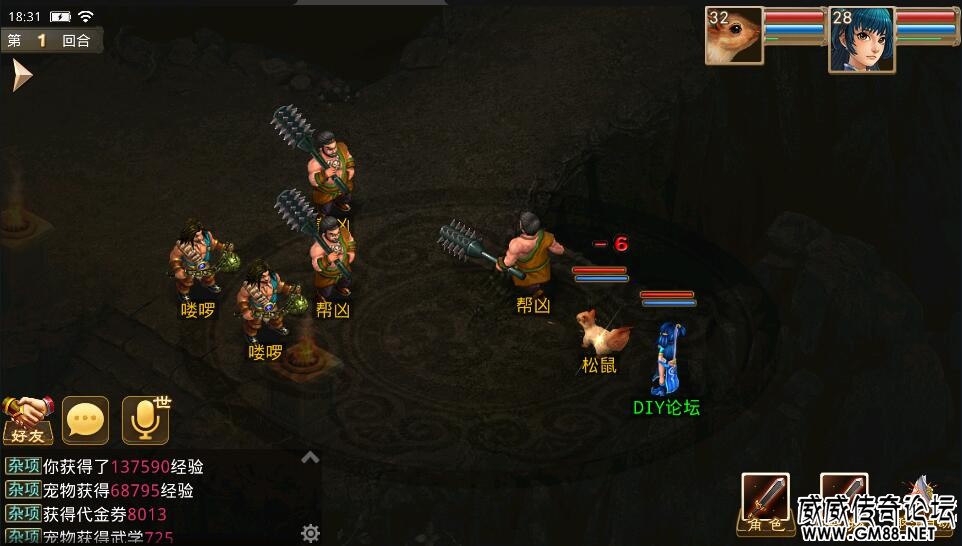Open the 好友 friends panel
The width and height of the screenshot is (962, 546).
(x=27, y=420)
